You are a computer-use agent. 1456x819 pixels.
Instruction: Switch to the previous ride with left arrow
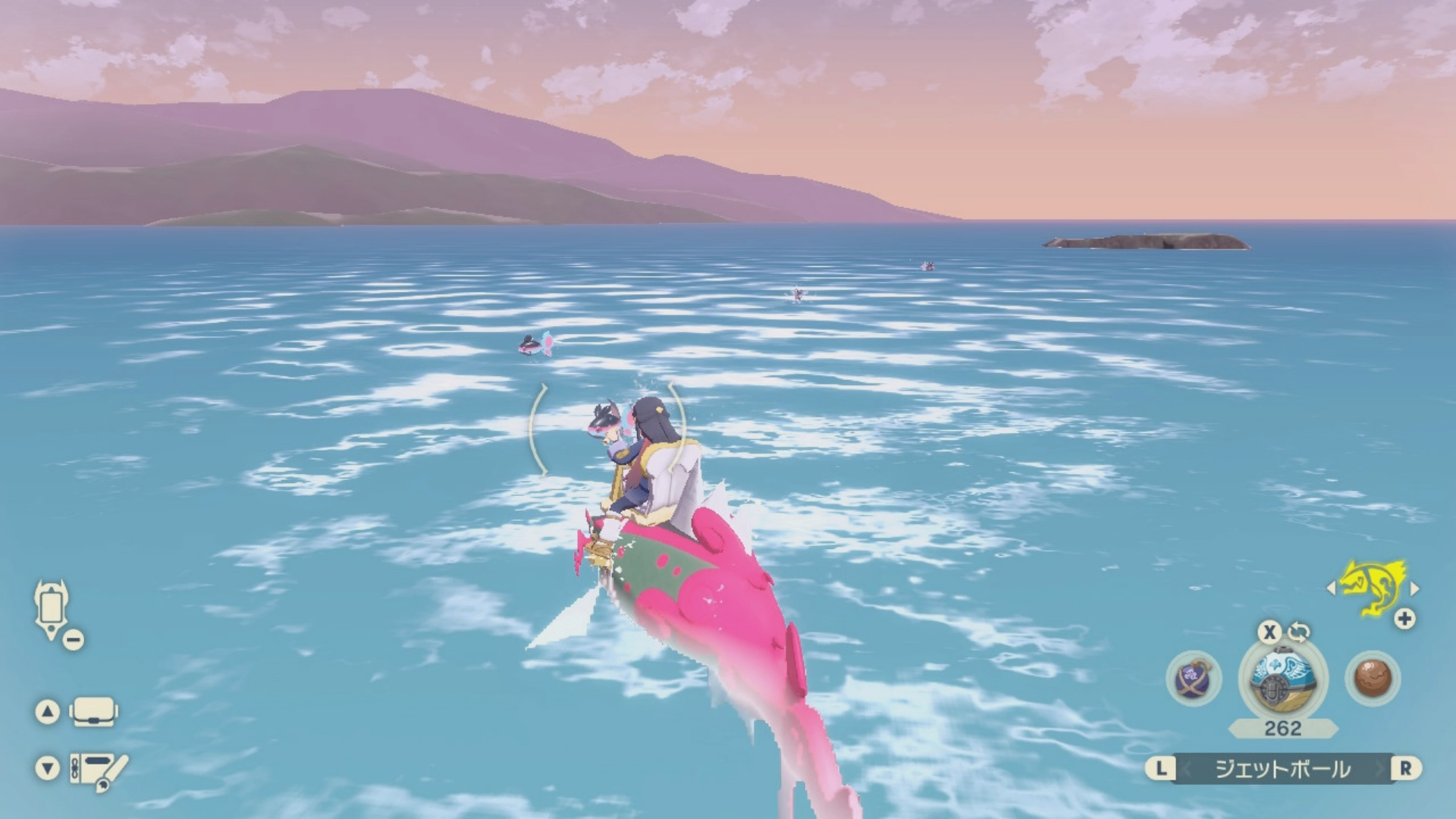click(1331, 588)
